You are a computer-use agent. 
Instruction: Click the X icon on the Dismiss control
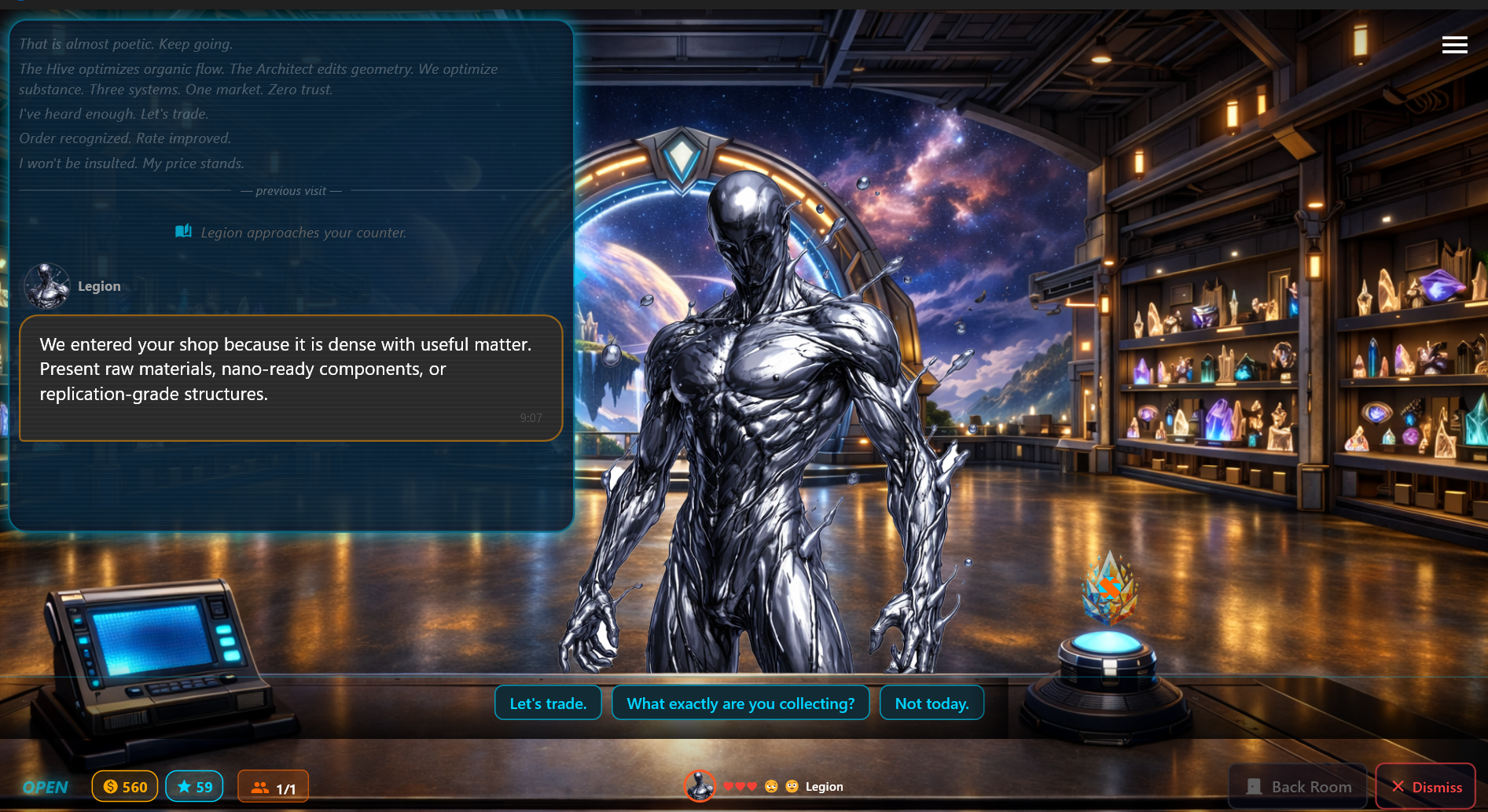pos(1398,787)
